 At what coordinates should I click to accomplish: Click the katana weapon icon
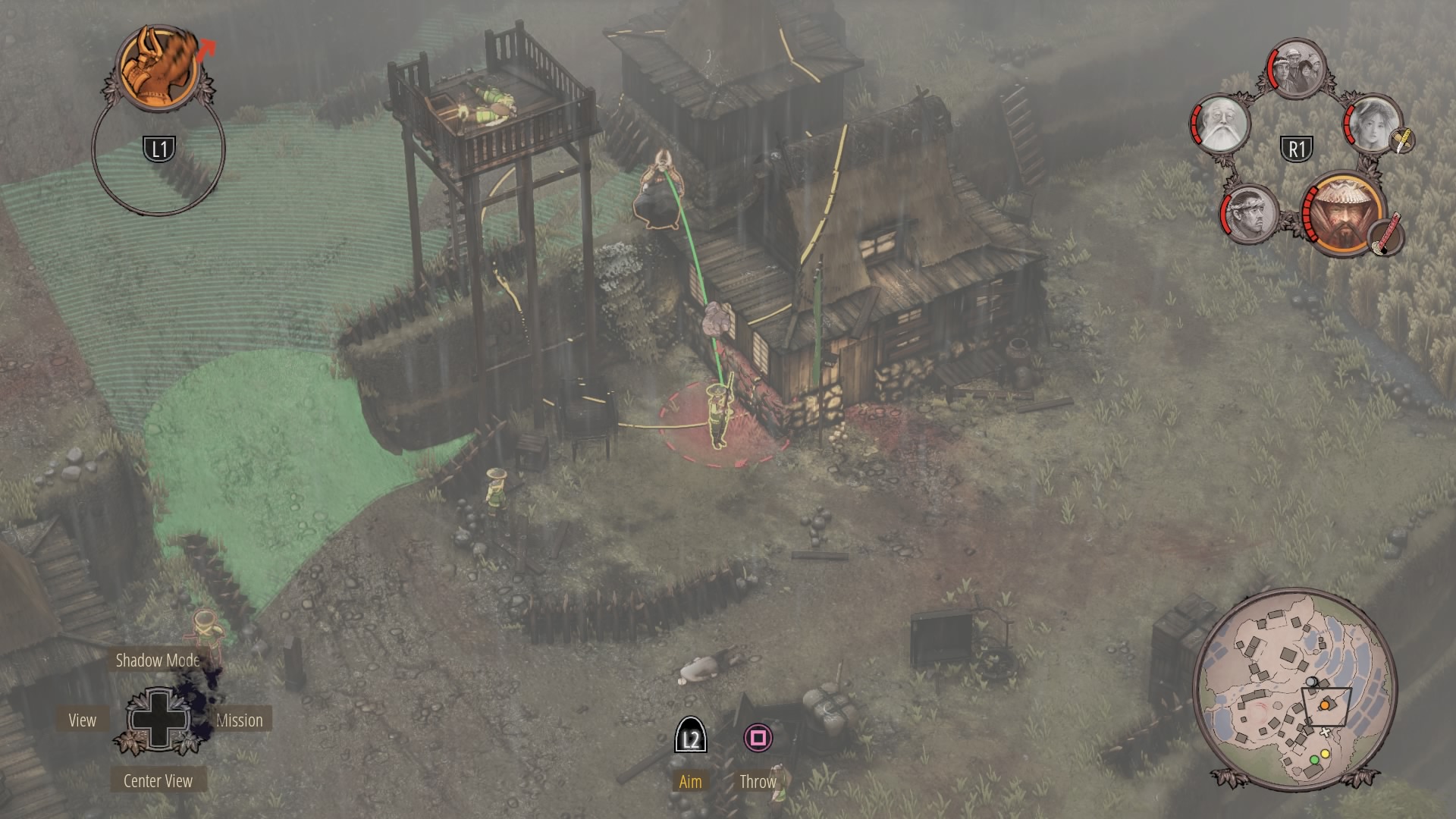[x=1388, y=234]
